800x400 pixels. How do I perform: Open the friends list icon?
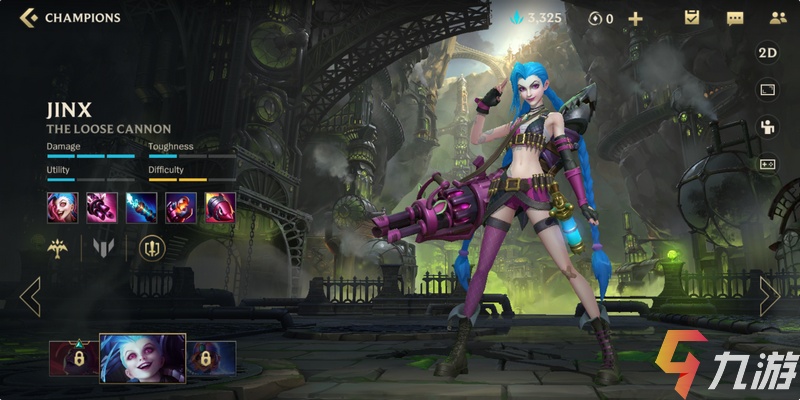click(x=777, y=18)
